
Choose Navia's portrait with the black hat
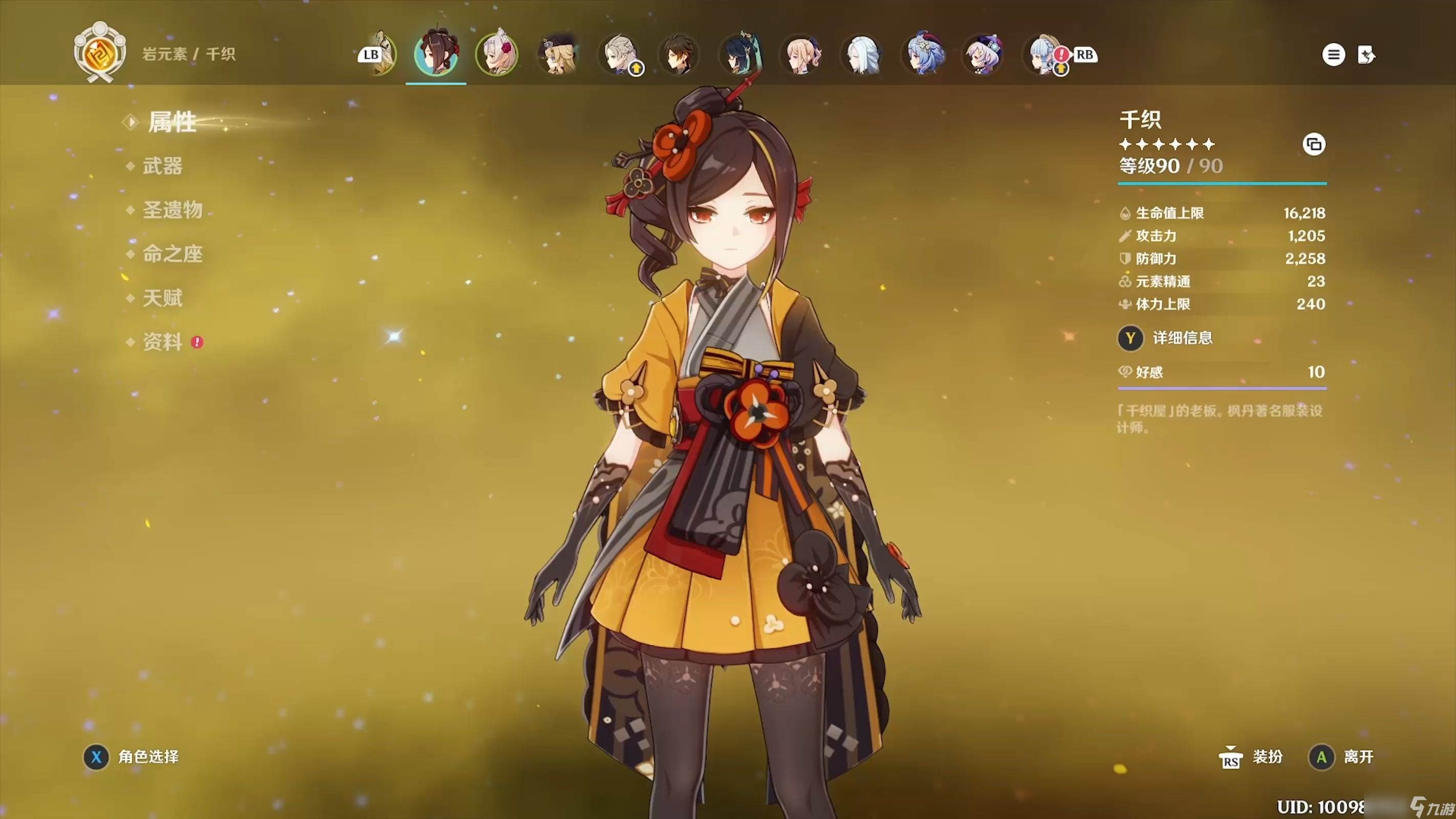(x=558, y=55)
